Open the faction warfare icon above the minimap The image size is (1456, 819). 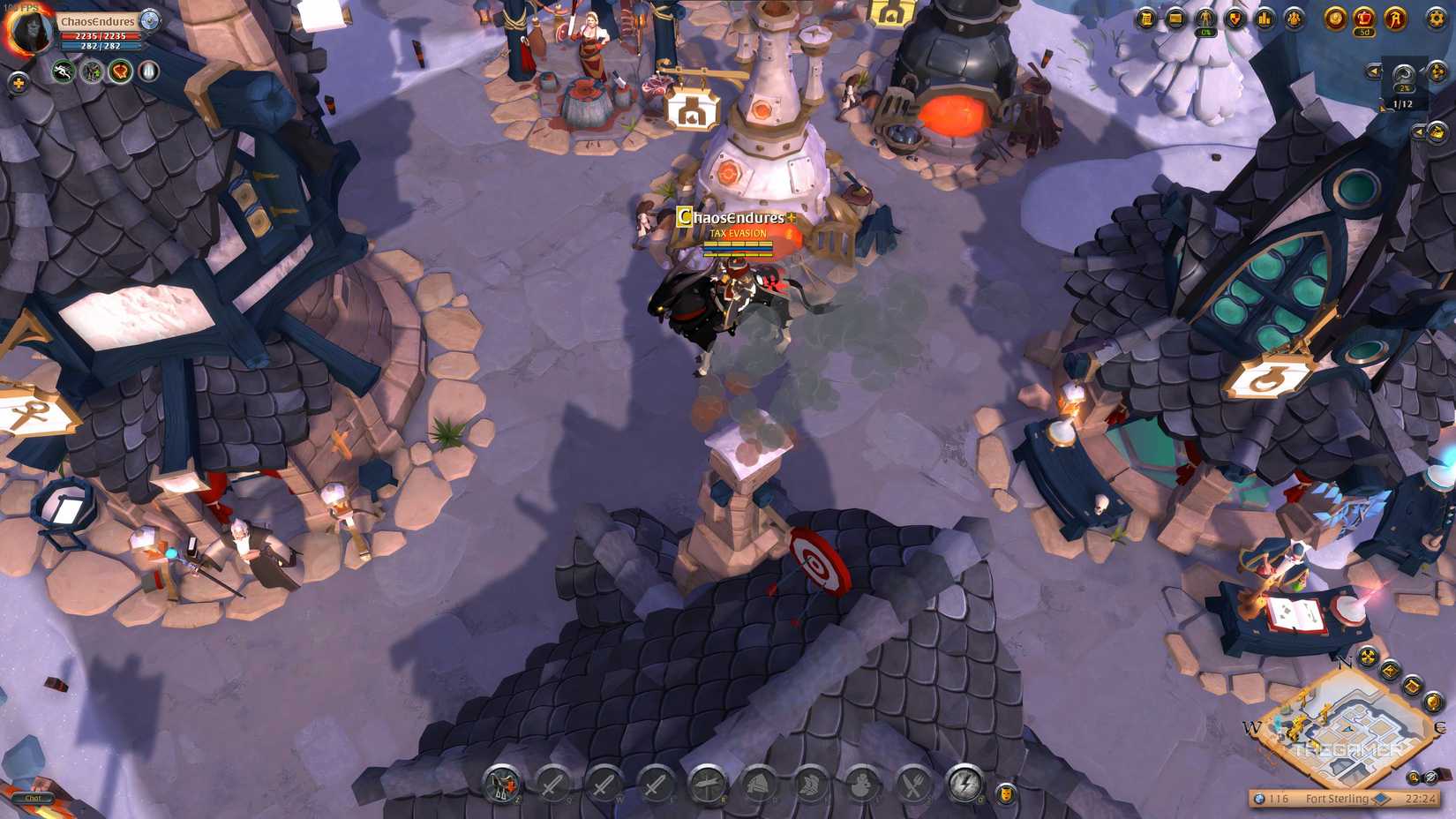tap(1368, 657)
